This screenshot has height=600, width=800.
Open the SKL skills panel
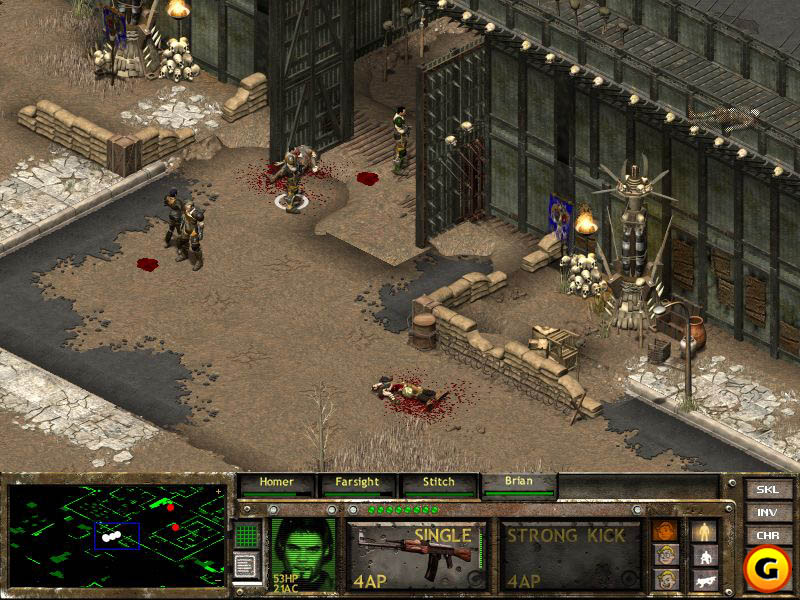(767, 490)
